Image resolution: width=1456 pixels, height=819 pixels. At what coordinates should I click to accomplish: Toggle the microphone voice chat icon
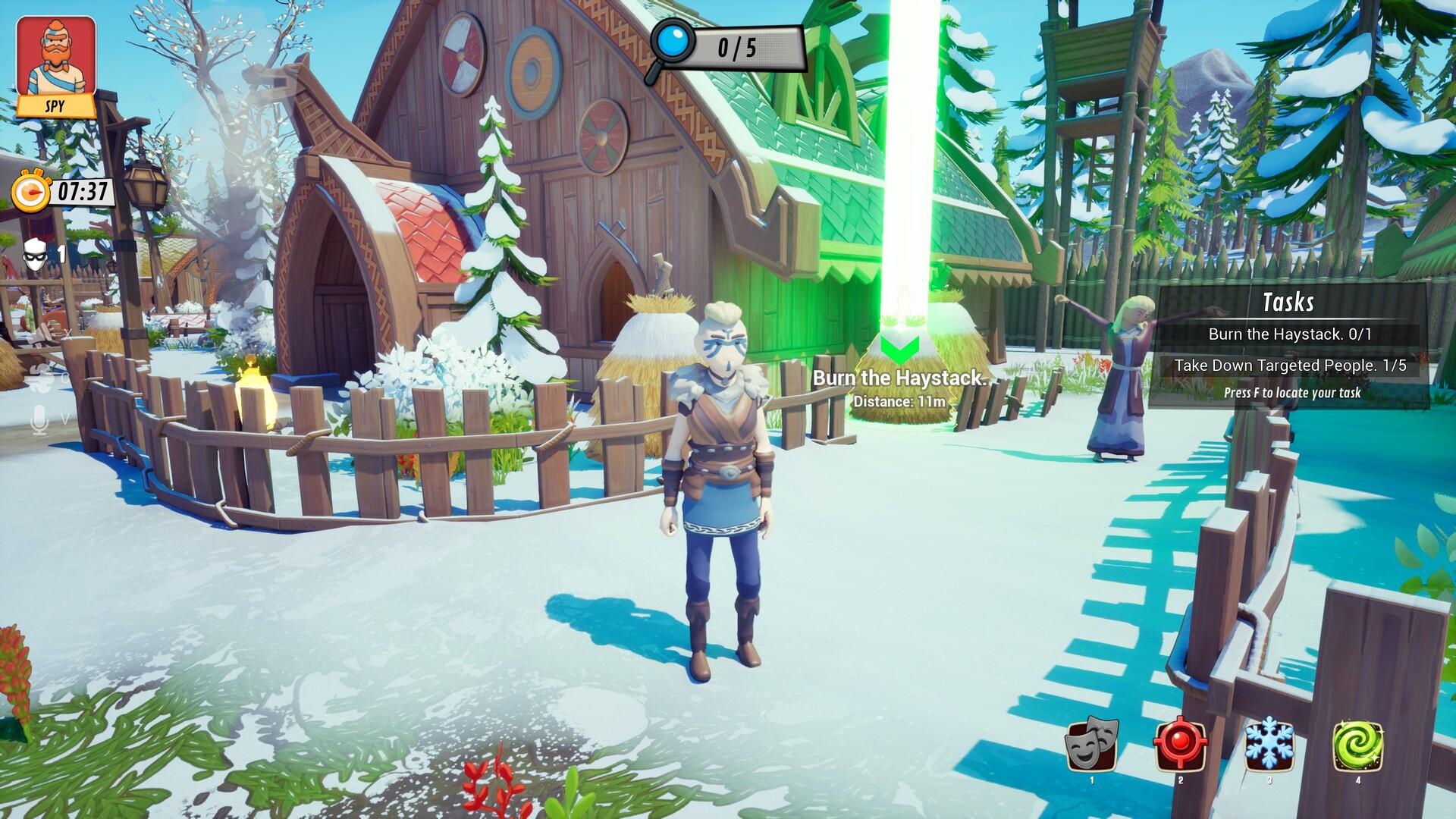(39, 419)
